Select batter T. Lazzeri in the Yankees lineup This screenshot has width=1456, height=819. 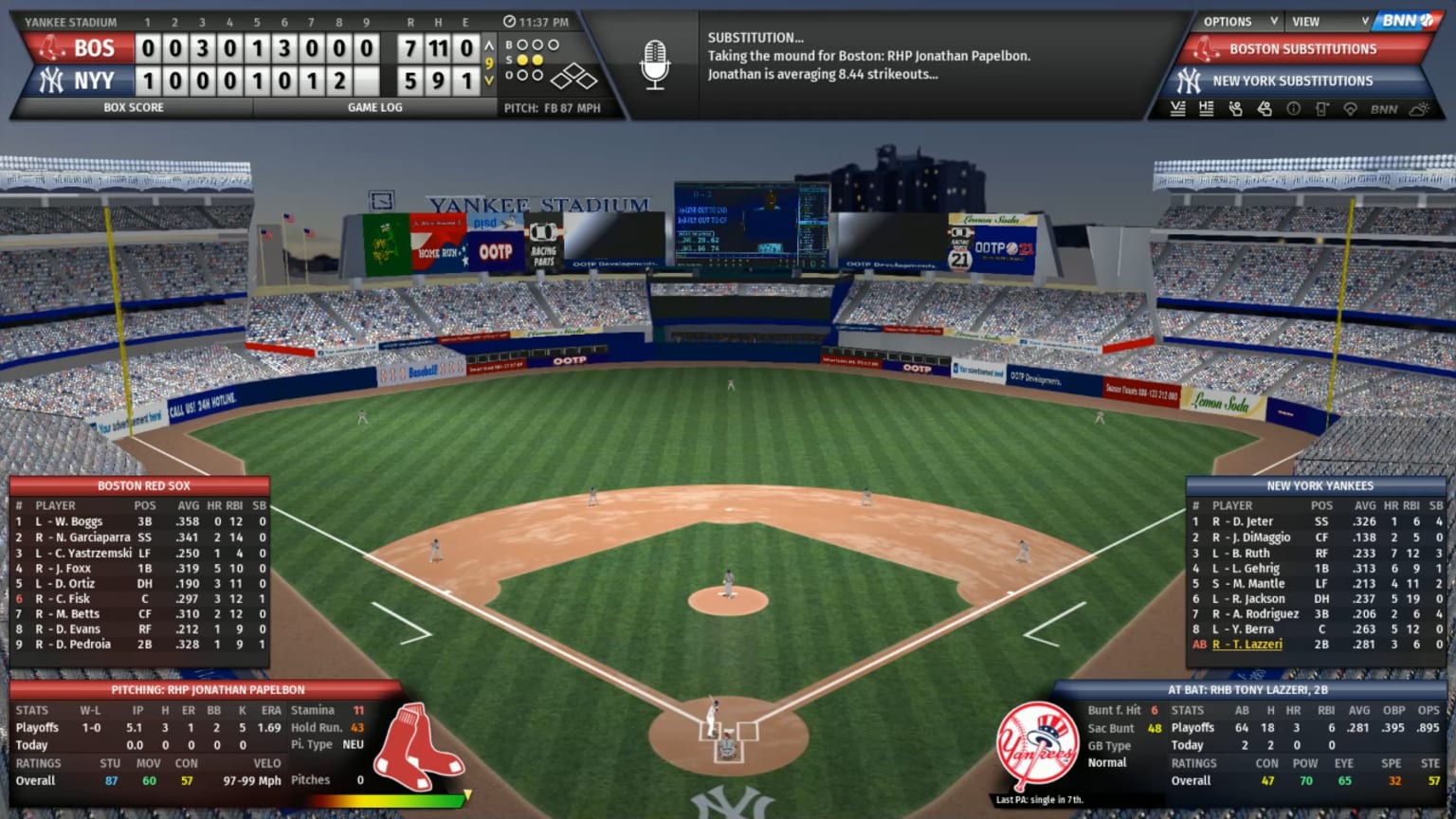1249,644
